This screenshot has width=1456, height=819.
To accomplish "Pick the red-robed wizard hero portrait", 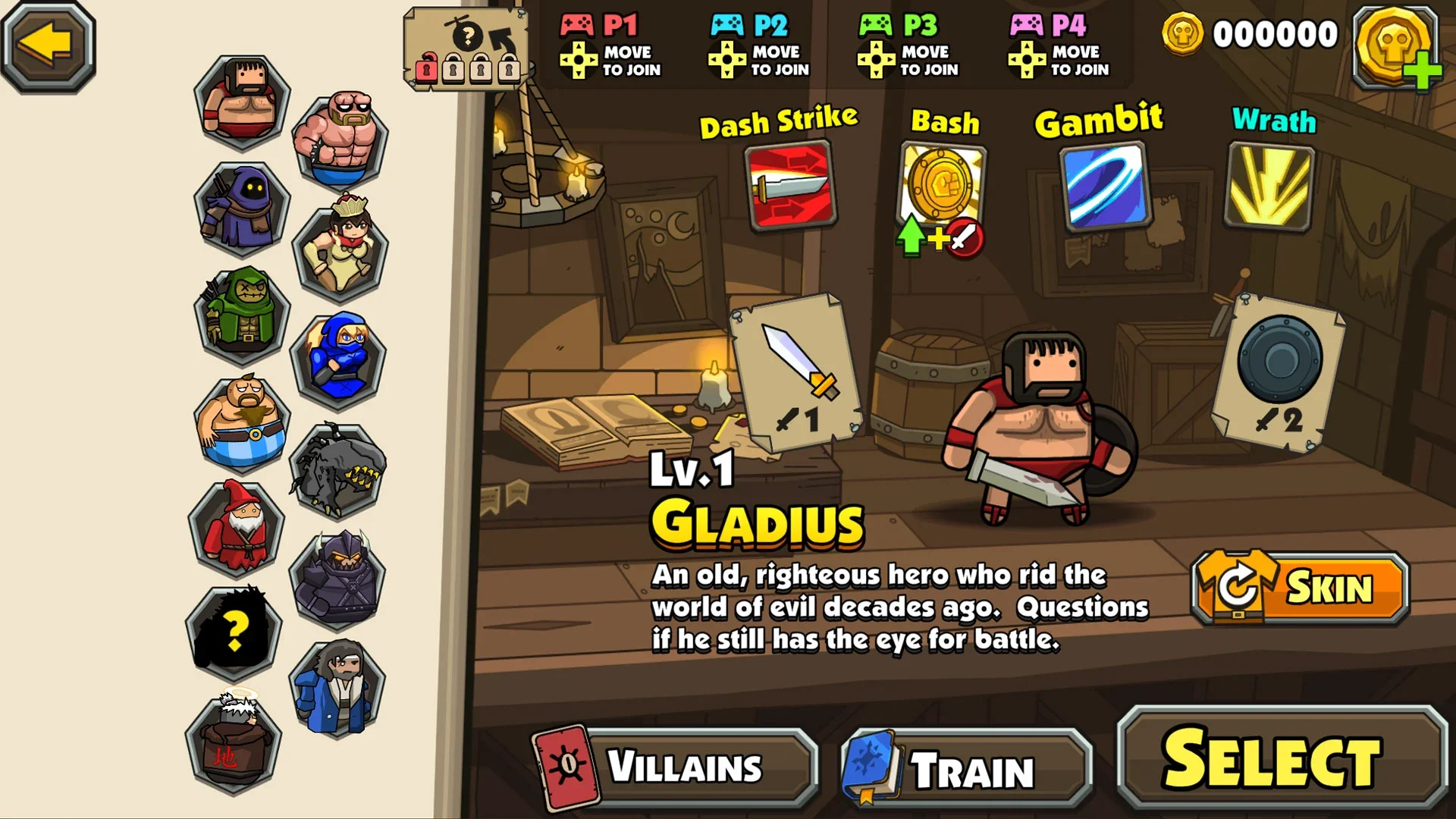I will pos(237,528).
